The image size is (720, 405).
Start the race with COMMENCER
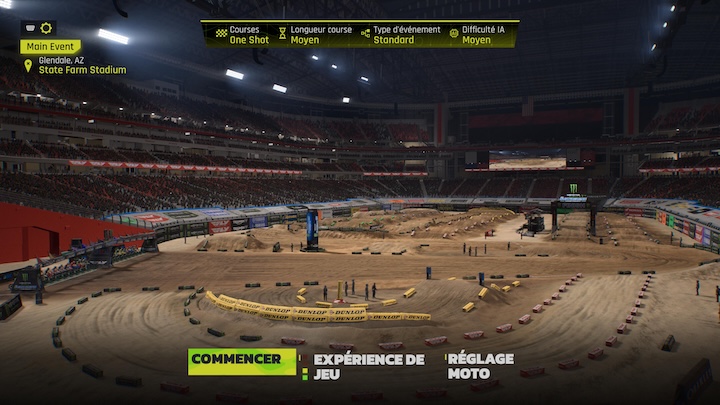point(241,361)
